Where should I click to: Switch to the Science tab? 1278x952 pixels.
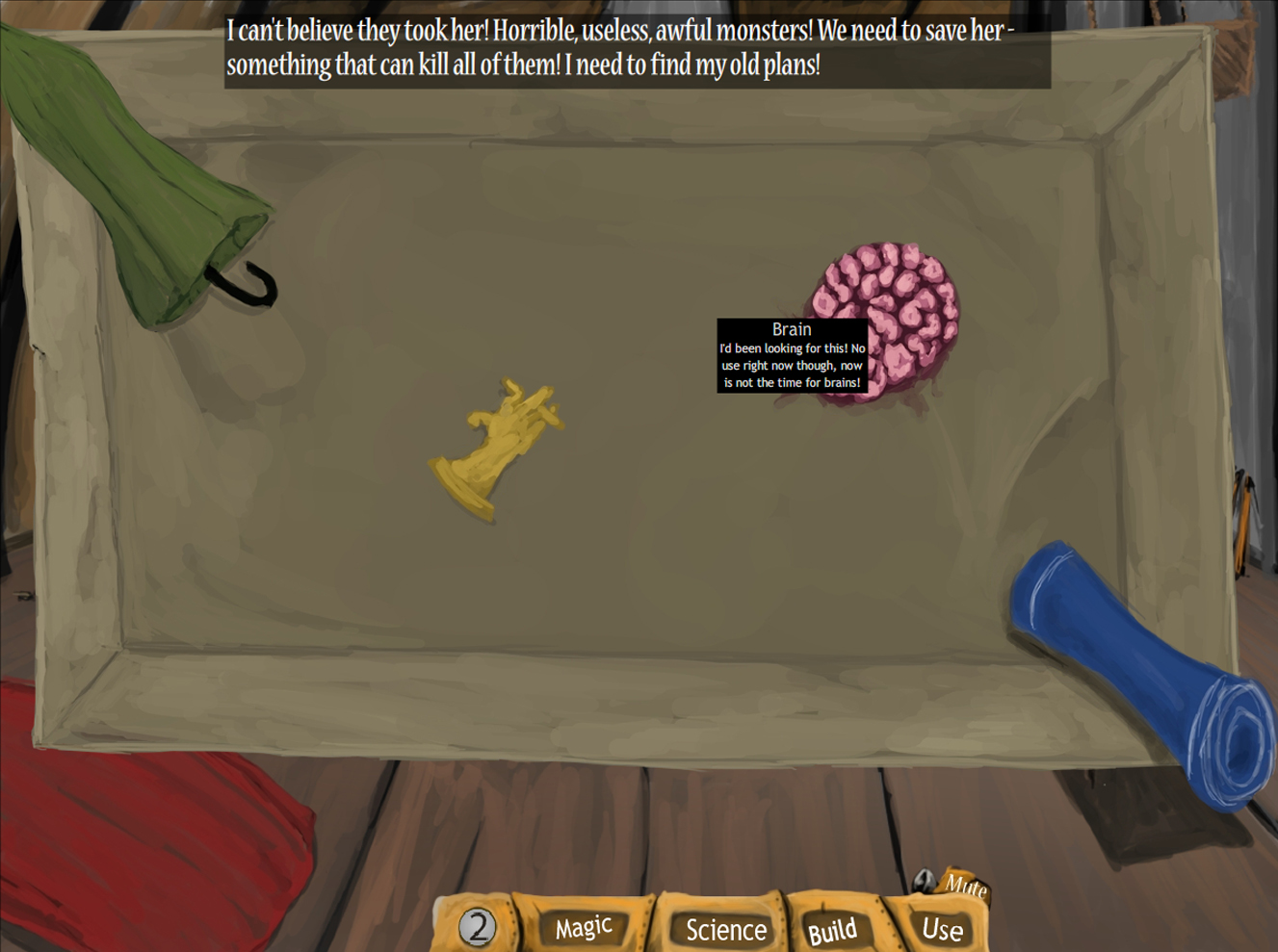[725, 928]
